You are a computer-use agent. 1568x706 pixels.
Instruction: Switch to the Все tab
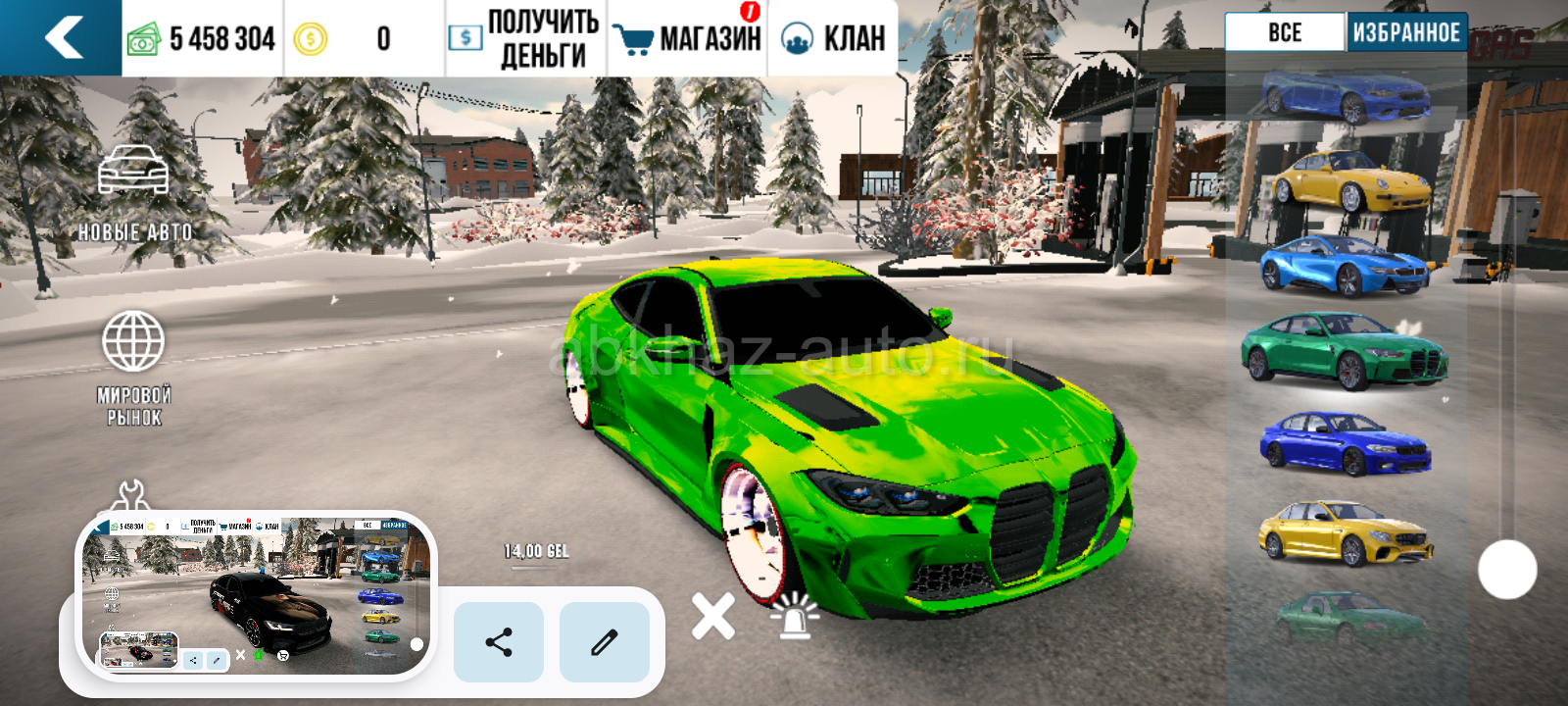[1284, 32]
